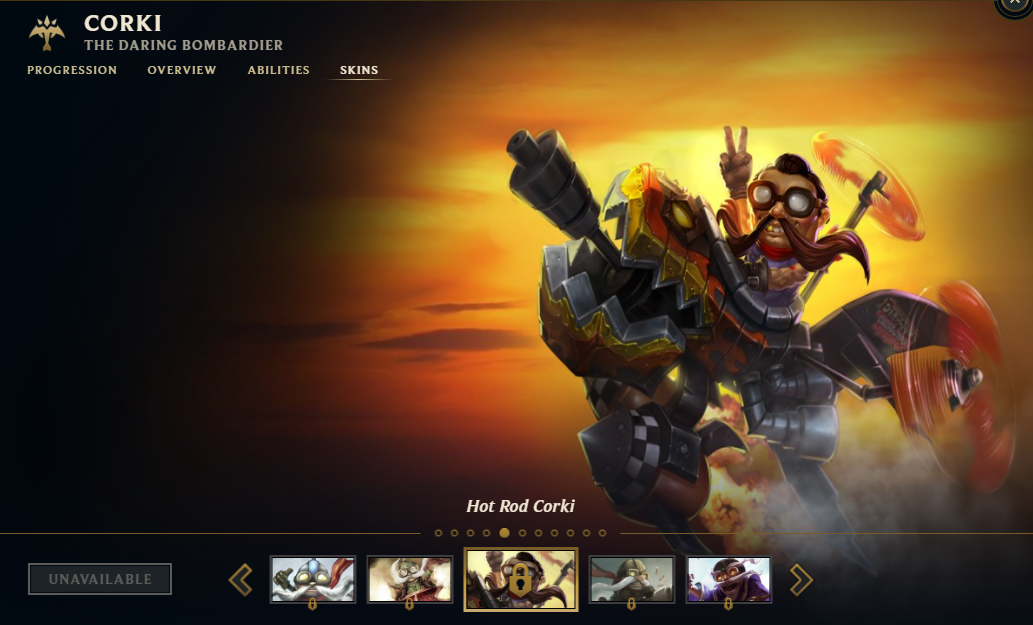The width and height of the screenshot is (1033, 625).
Task: Choose the purple-suited Corki skin thumbnail
Action: (728, 579)
